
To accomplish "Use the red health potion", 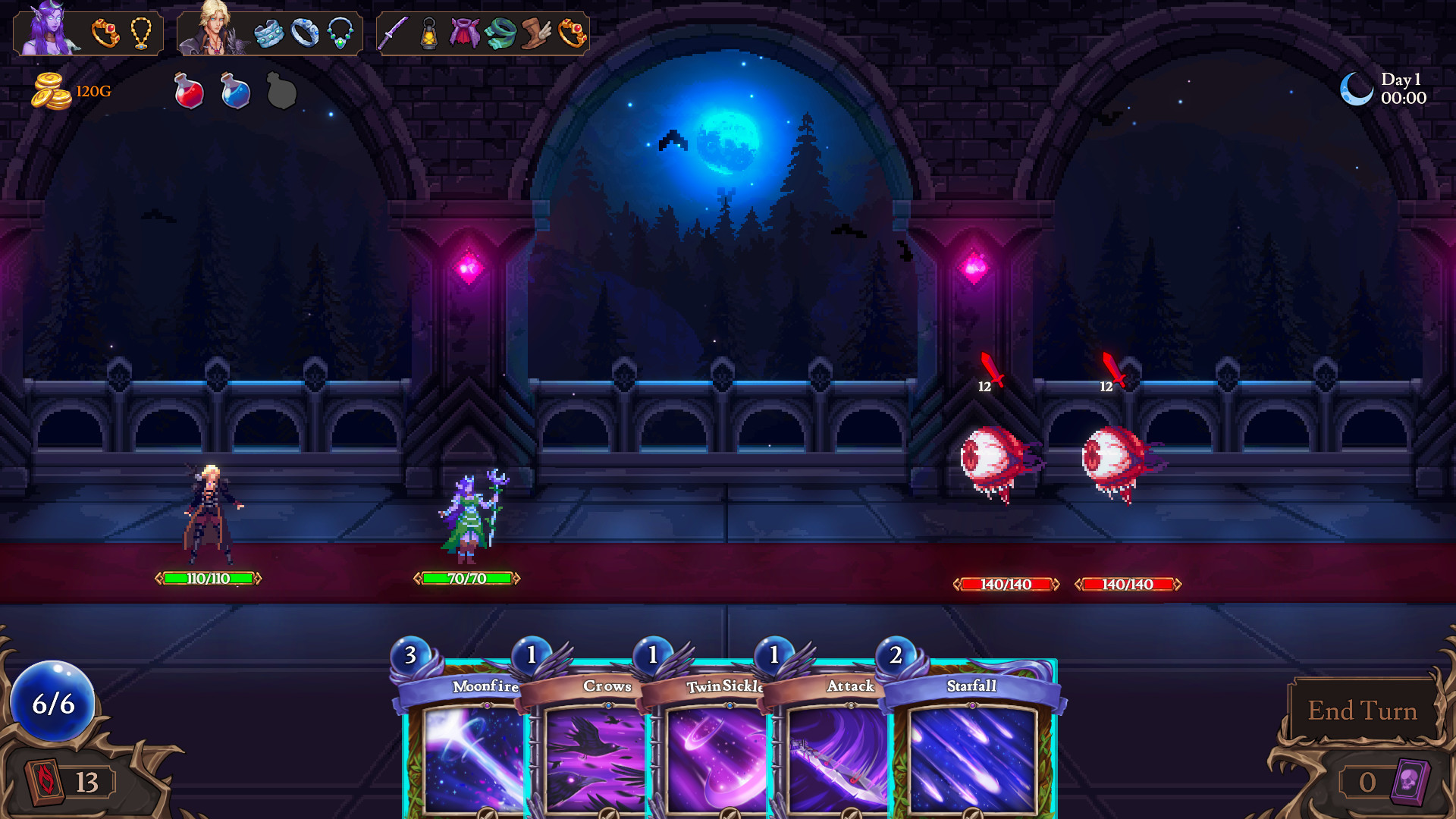I will click(x=189, y=91).
